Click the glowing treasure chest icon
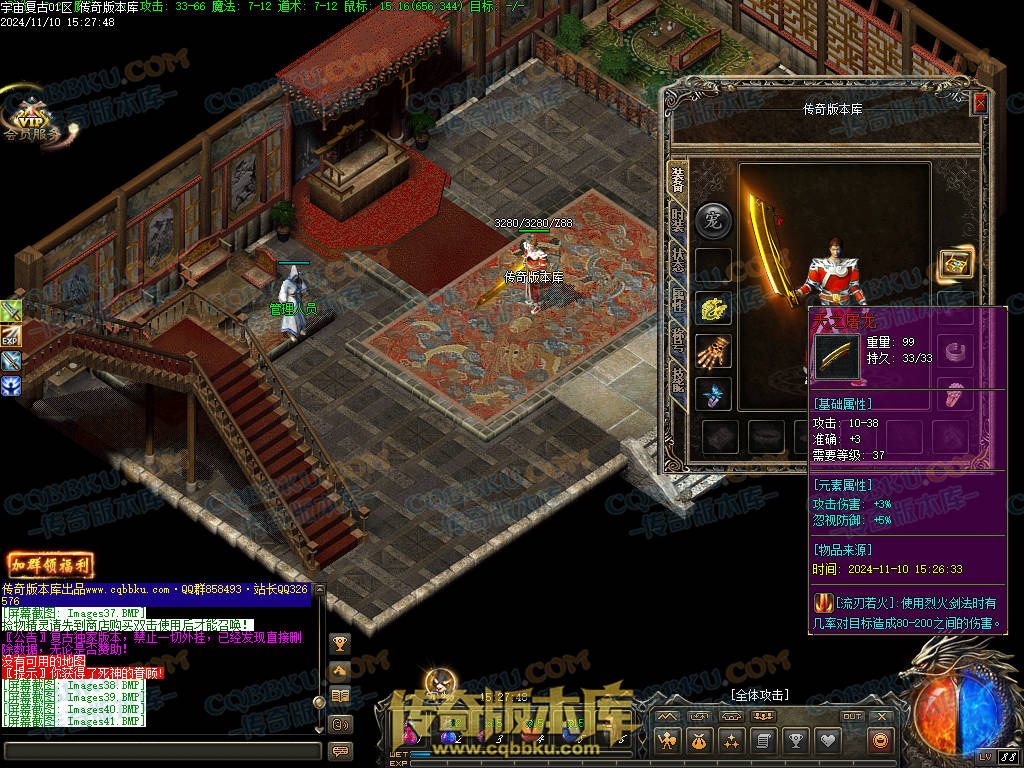The width and height of the screenshot is (1024, 768). pos(956,264)
